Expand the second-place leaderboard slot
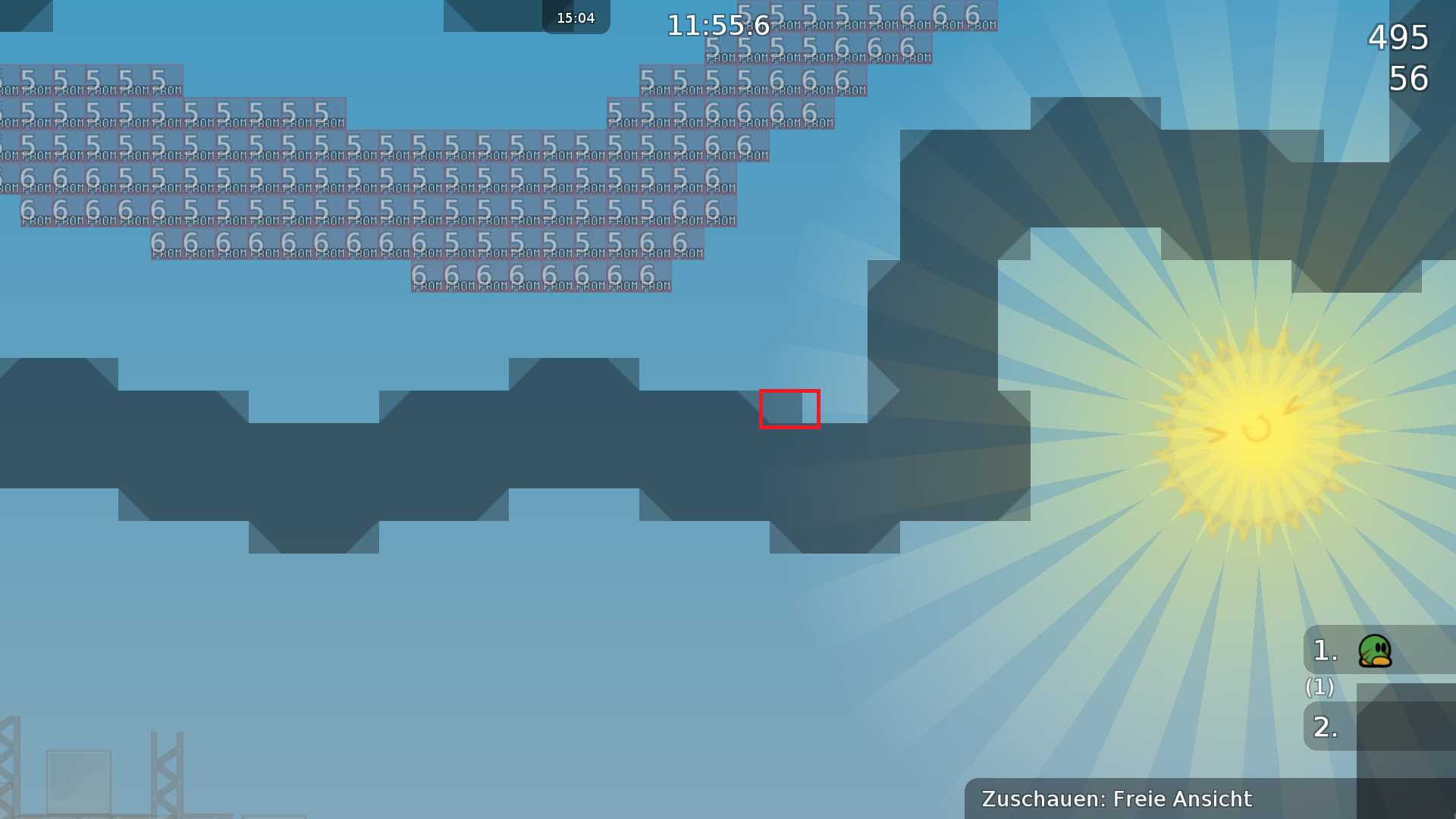This screenshot has height=819, width=1456. pyautogui.click(x=1357, y=726)
